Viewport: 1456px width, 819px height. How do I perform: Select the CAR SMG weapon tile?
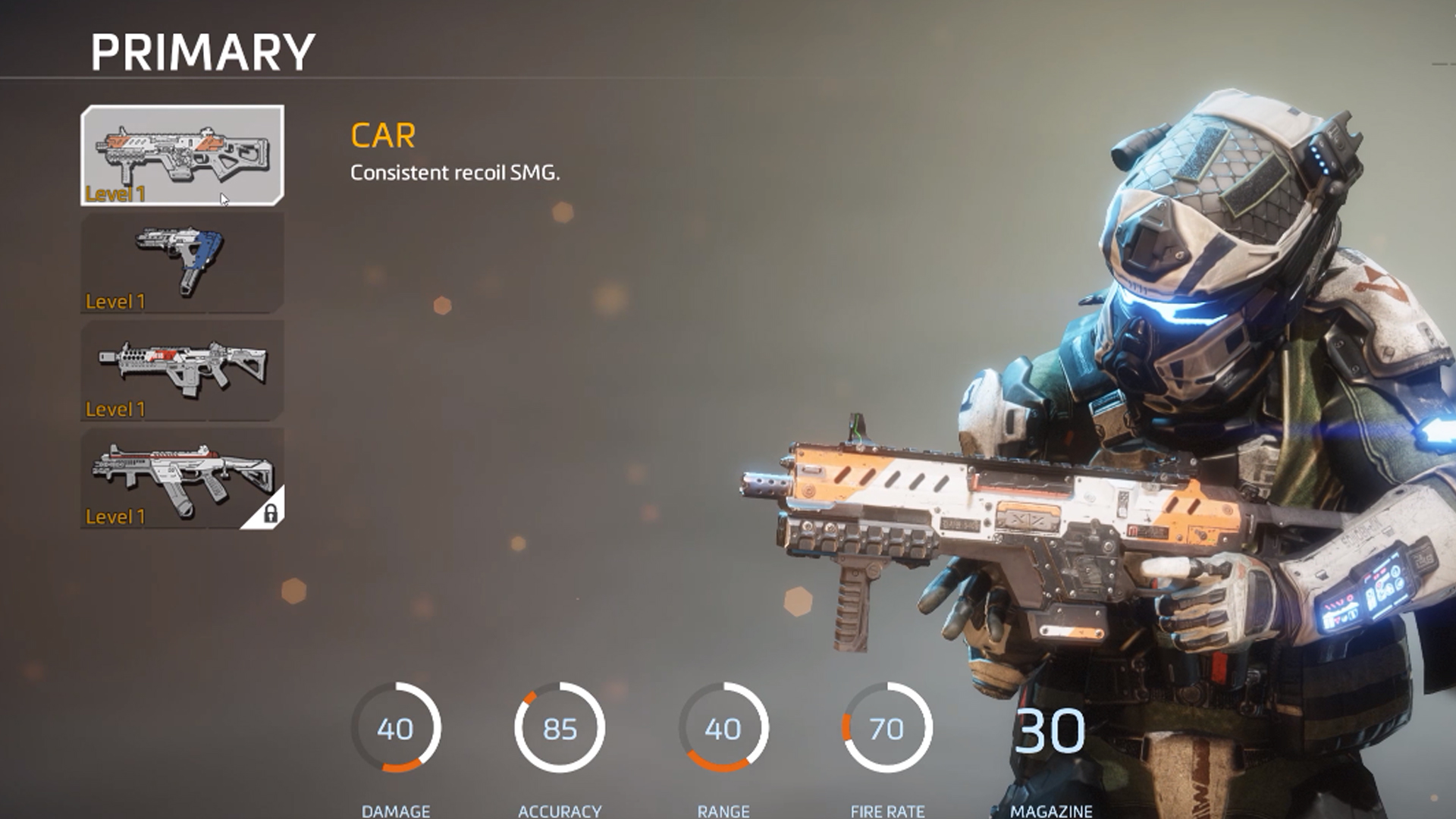[x=182, y=155]
